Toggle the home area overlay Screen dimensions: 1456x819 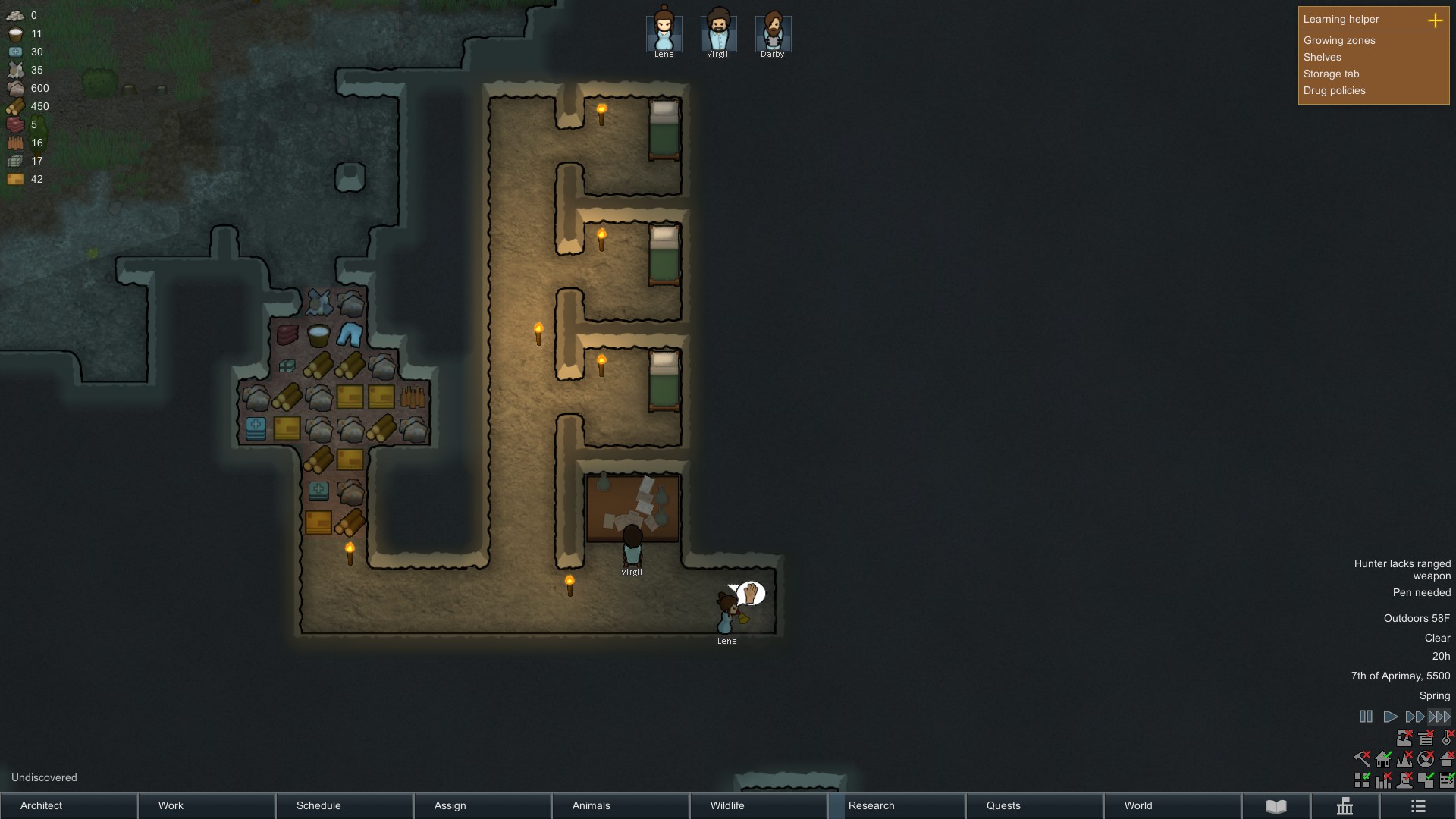tap(1383, 759)
